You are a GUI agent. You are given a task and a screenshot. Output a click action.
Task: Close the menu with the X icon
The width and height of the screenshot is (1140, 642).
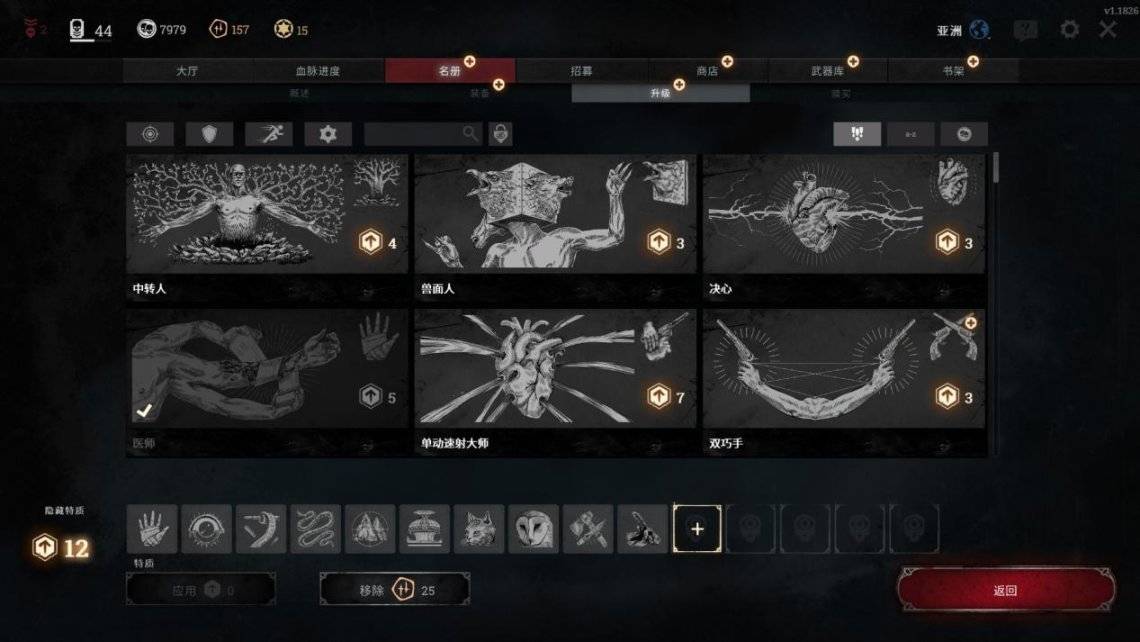[1108, 29]
